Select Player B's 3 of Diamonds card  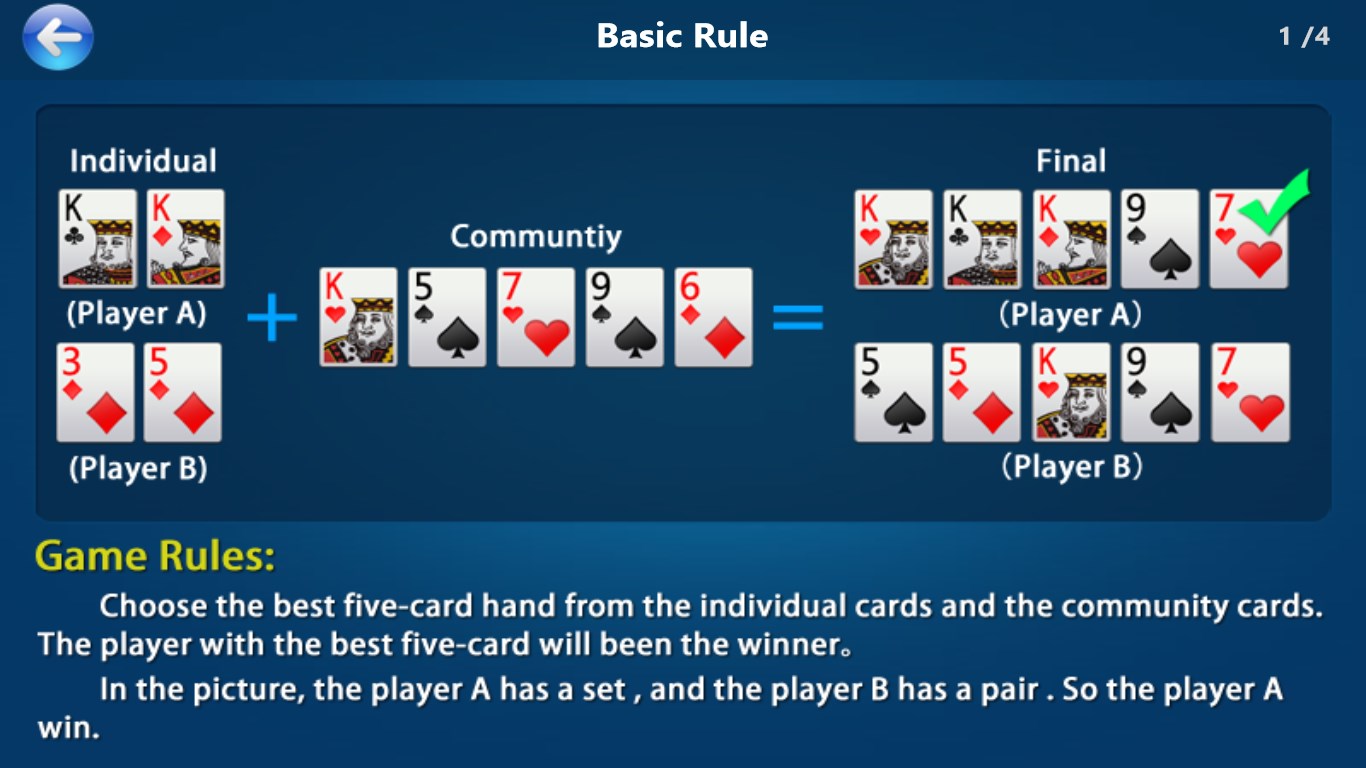[x=97, y=393]
